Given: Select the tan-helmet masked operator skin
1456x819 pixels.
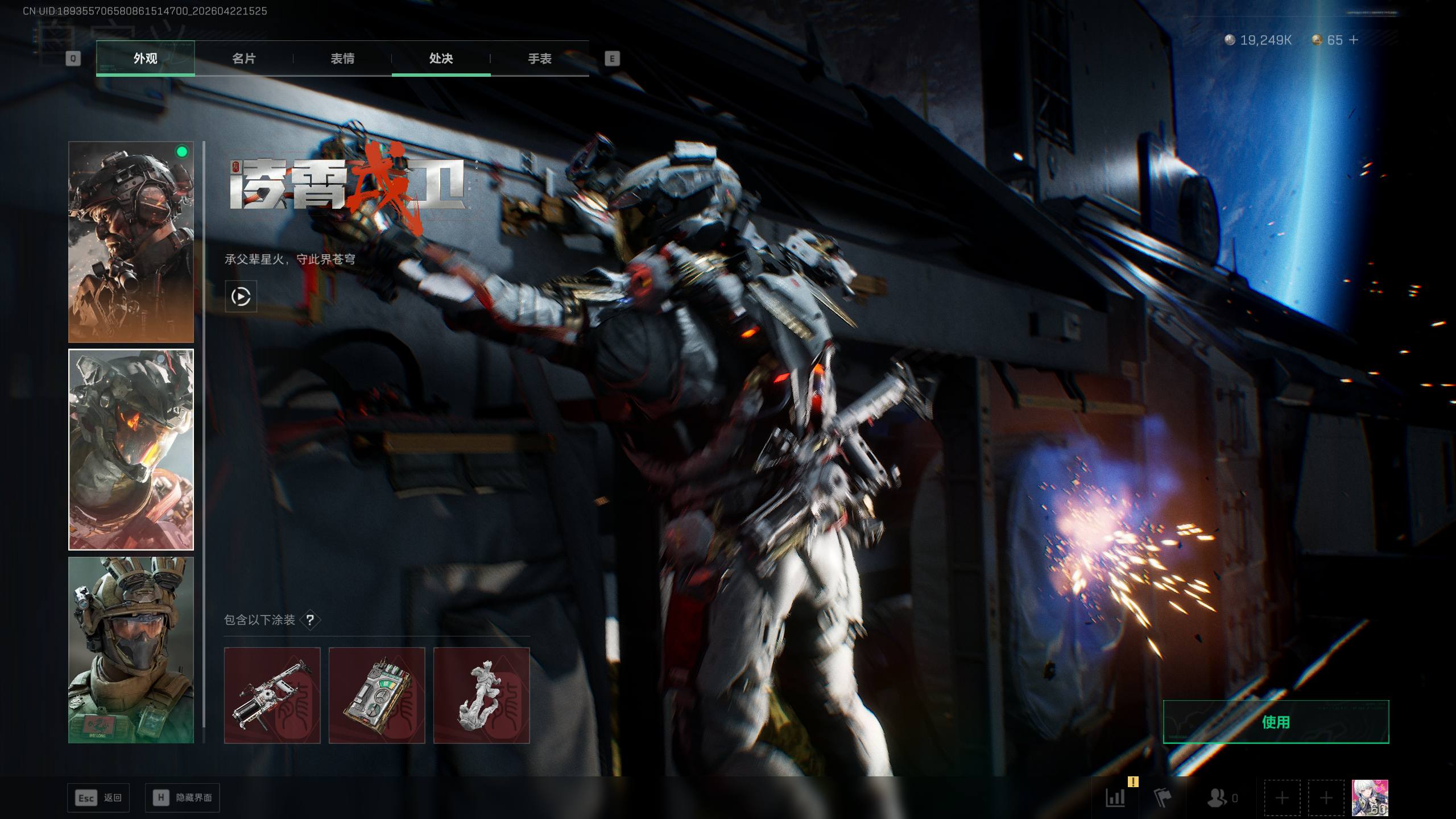Looking at the screenshot, I should pyautogui.click(x=131, y=650).
